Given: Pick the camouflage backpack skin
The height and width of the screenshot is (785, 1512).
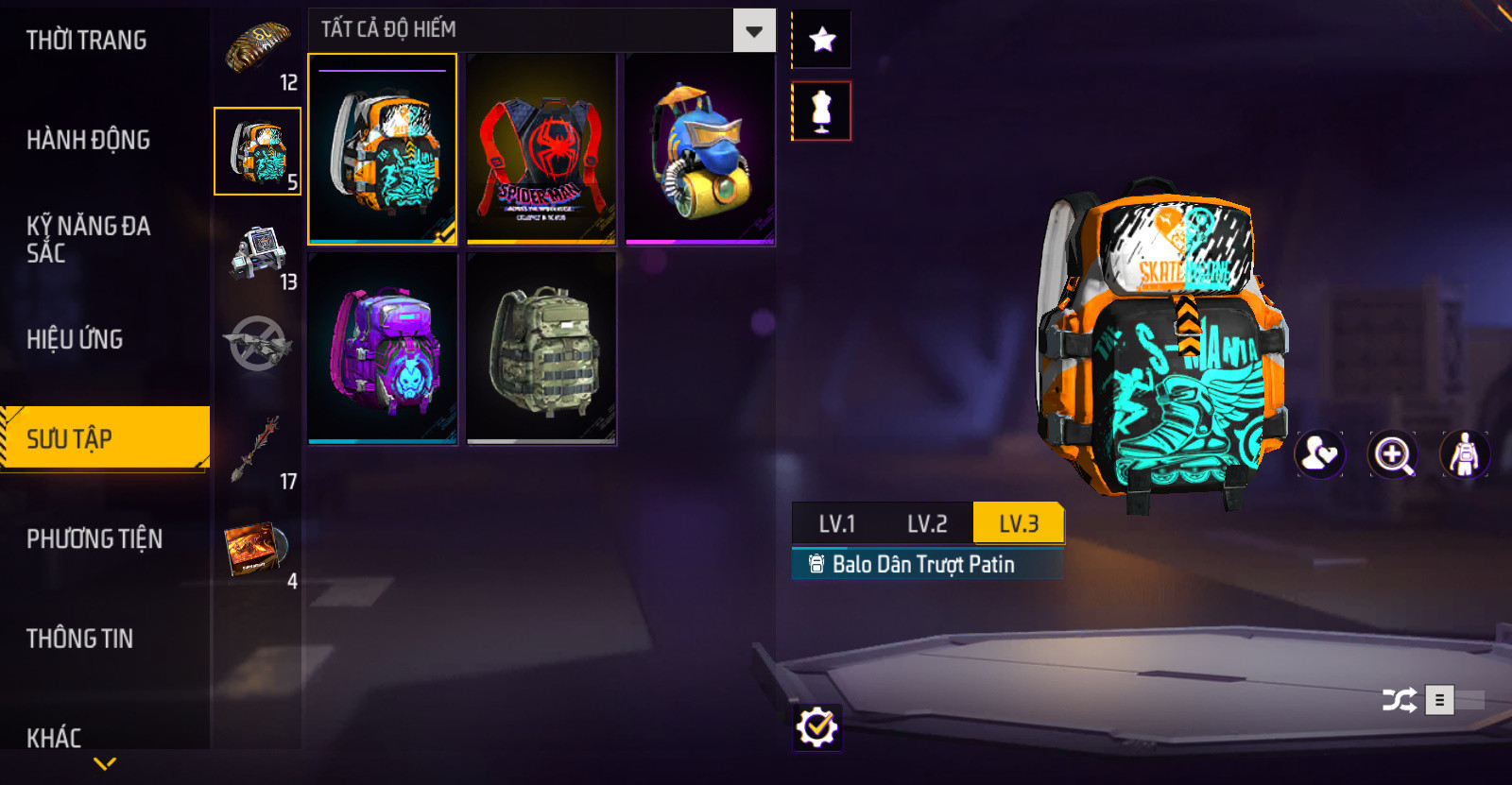Looking at the screenshot, I should [541, 349].
